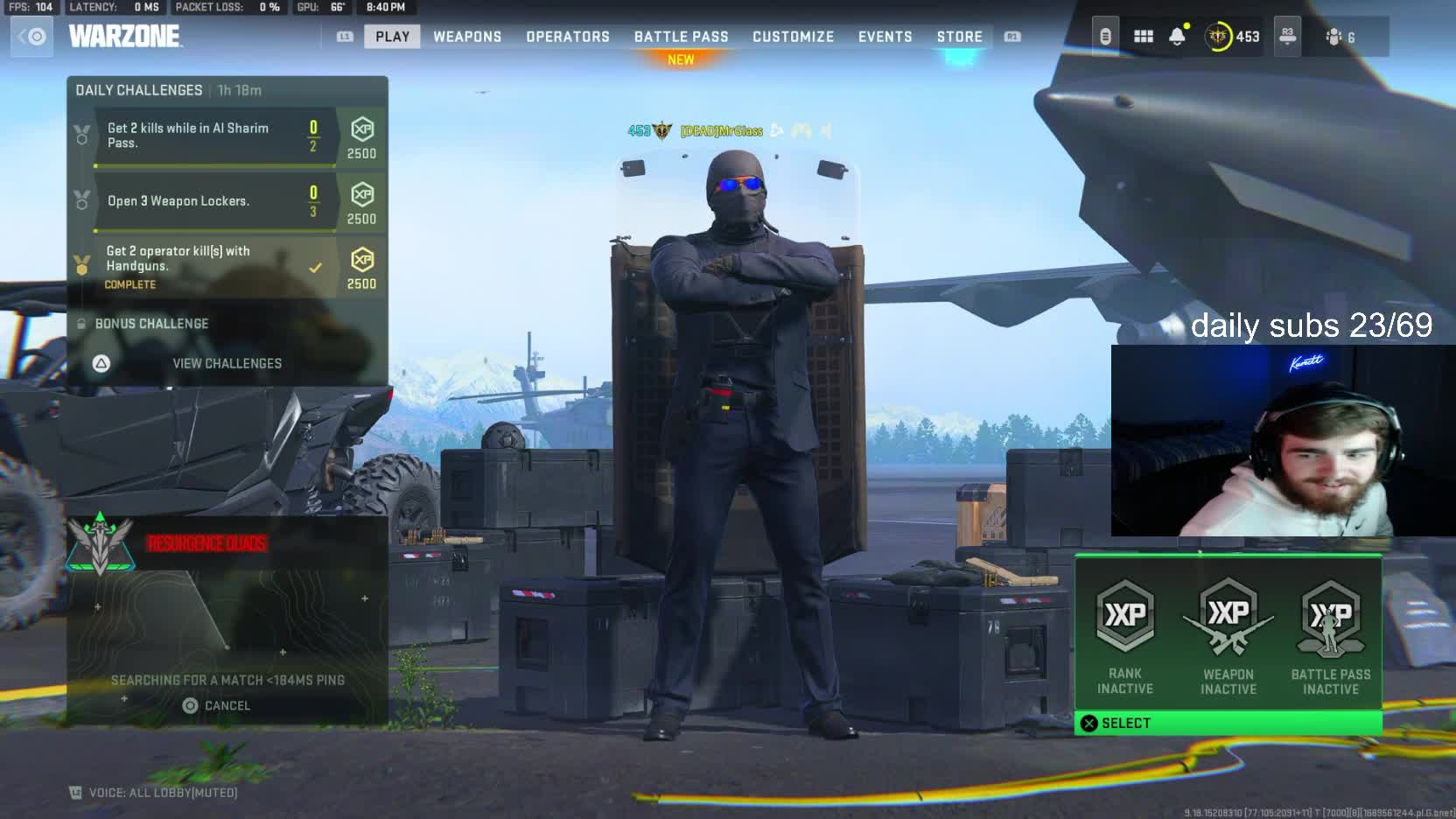Switch to the Play tab
Screen dimensions: 1456x819
[x=392, y=37]
